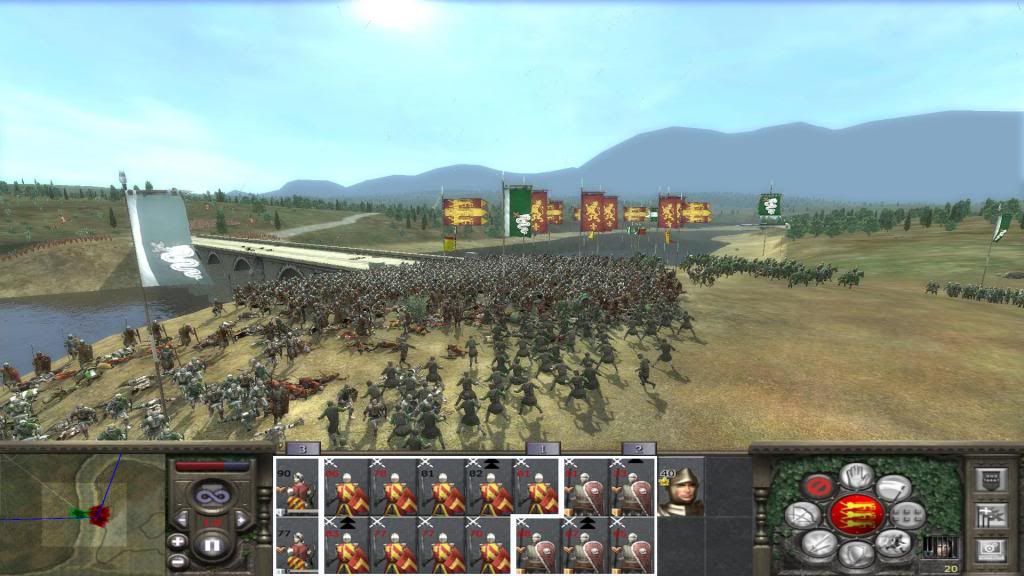The width and height of the screenshot is (1024, 576).
Task: Select unit group tab 3
Action: (x=303, y=449)
